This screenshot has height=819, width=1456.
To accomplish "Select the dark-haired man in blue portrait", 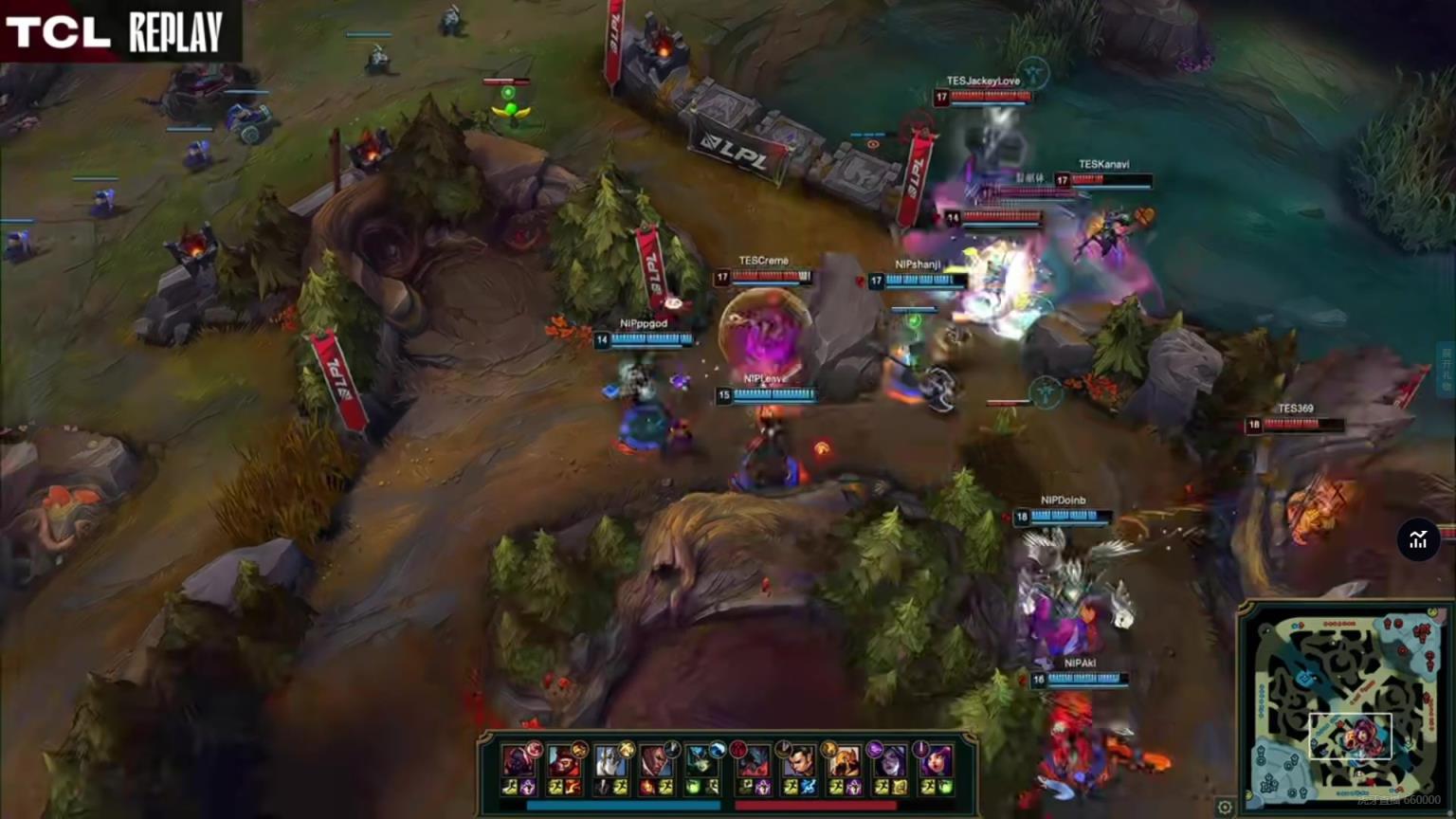I will point(797,761).
